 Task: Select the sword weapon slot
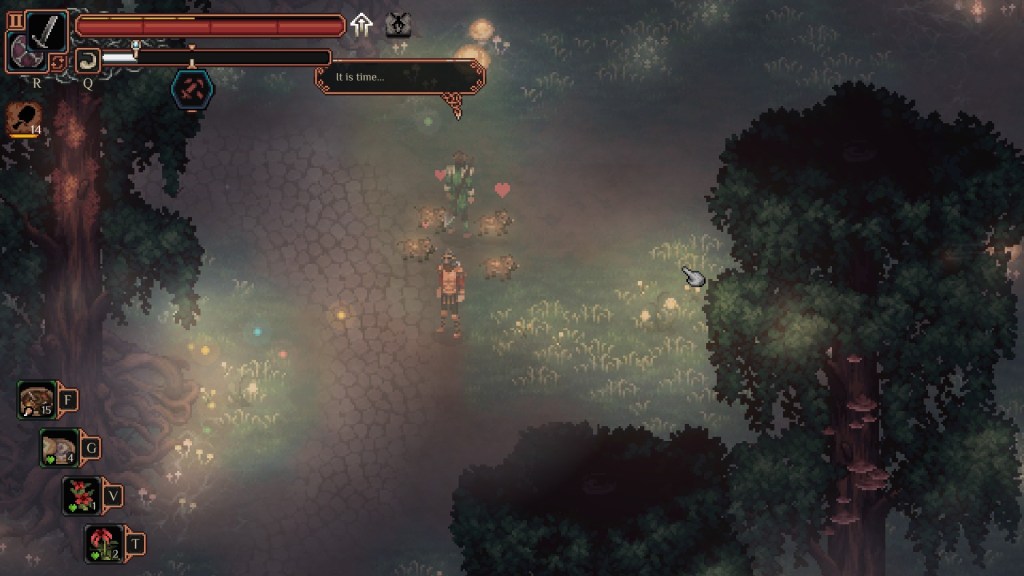coord(47,31)
